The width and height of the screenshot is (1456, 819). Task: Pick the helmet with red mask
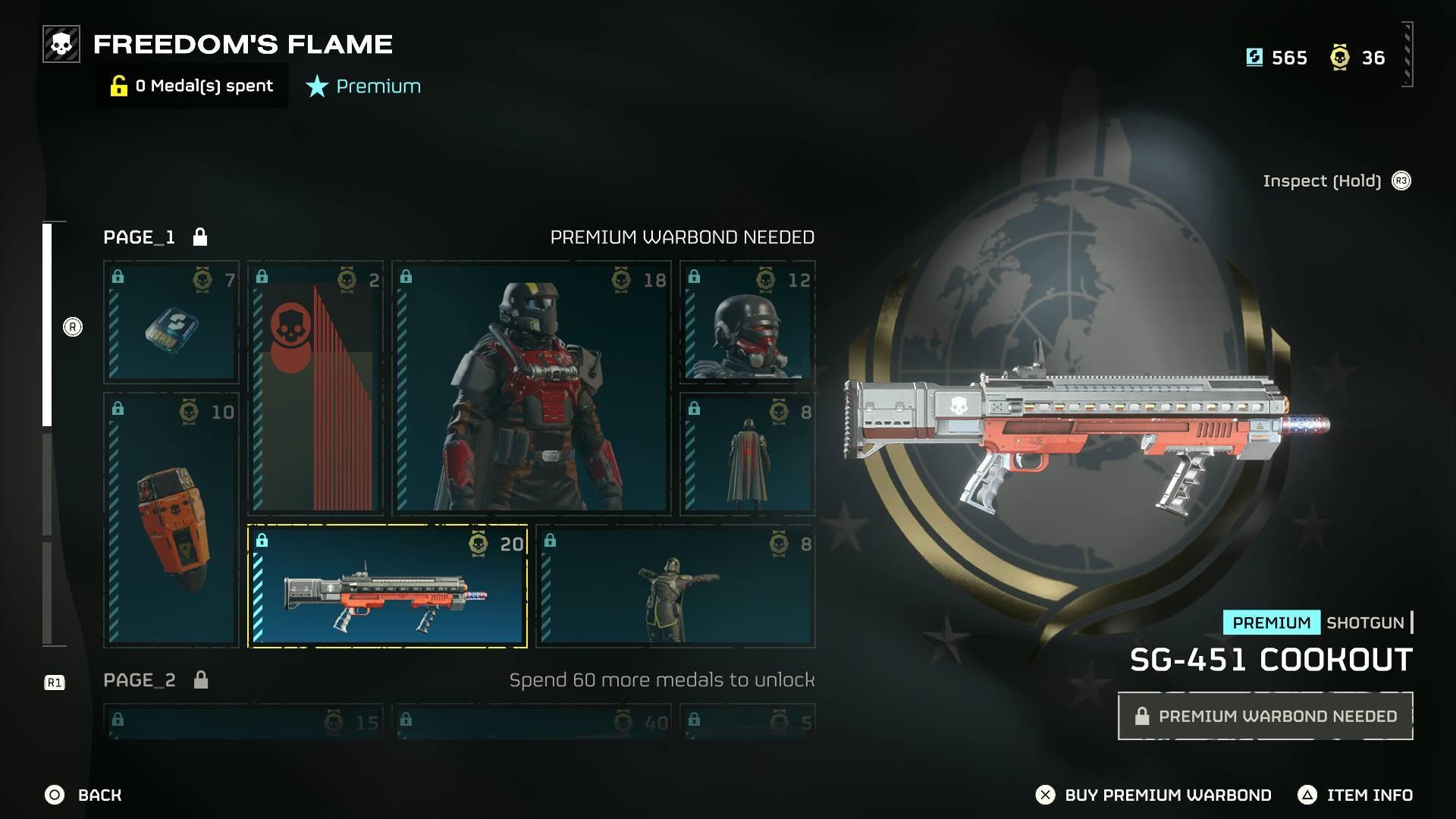(748, 322)
